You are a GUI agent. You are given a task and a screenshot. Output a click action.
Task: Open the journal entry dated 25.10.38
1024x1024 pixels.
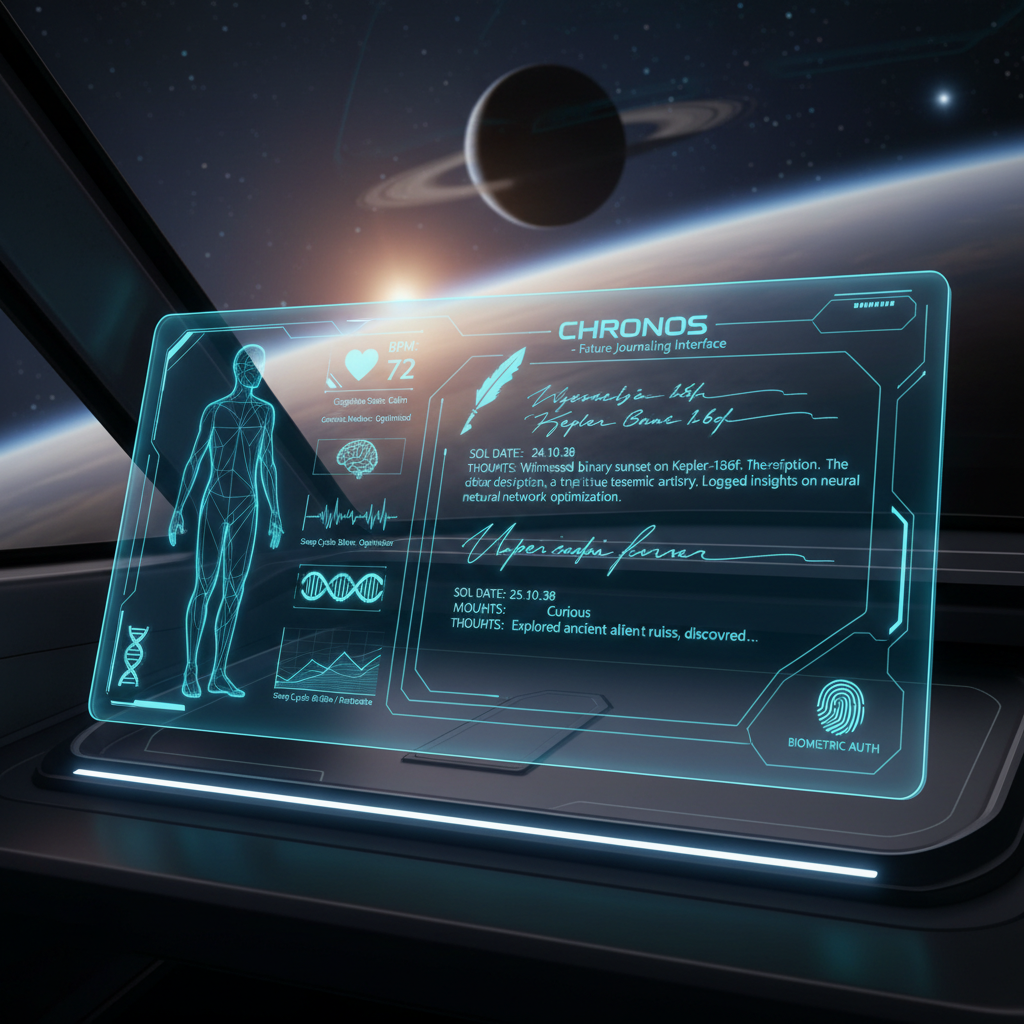(600, 610)
